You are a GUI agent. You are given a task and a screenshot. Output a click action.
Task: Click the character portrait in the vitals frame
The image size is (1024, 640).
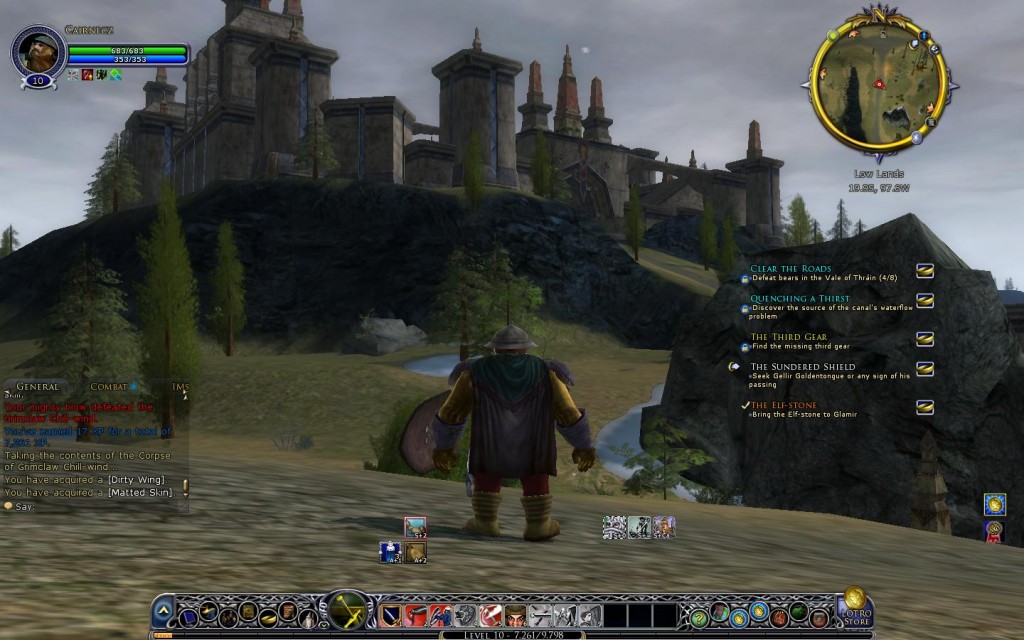(x=39, y=51)
